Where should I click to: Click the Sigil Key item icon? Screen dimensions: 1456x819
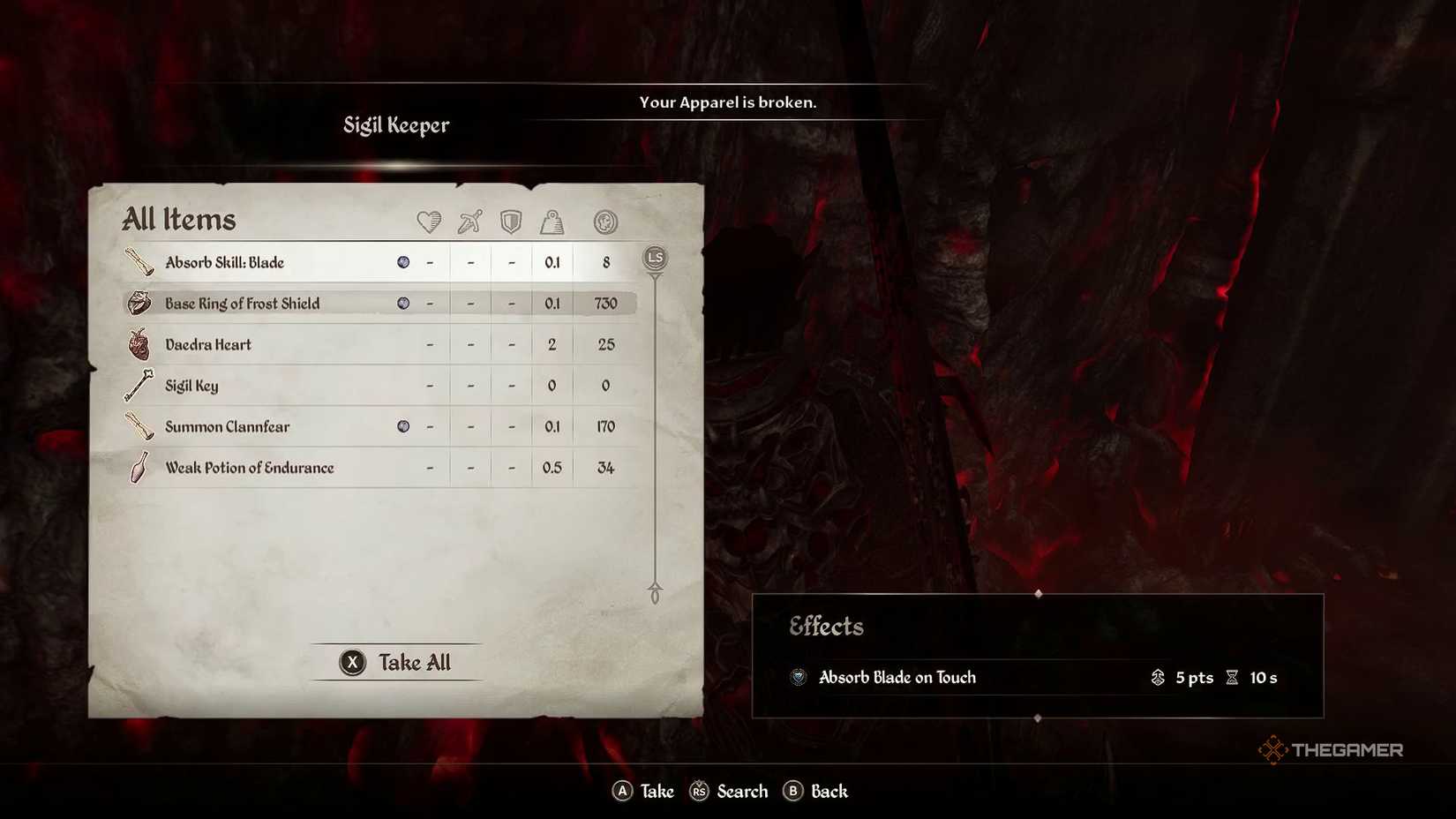tap(139, 385)
